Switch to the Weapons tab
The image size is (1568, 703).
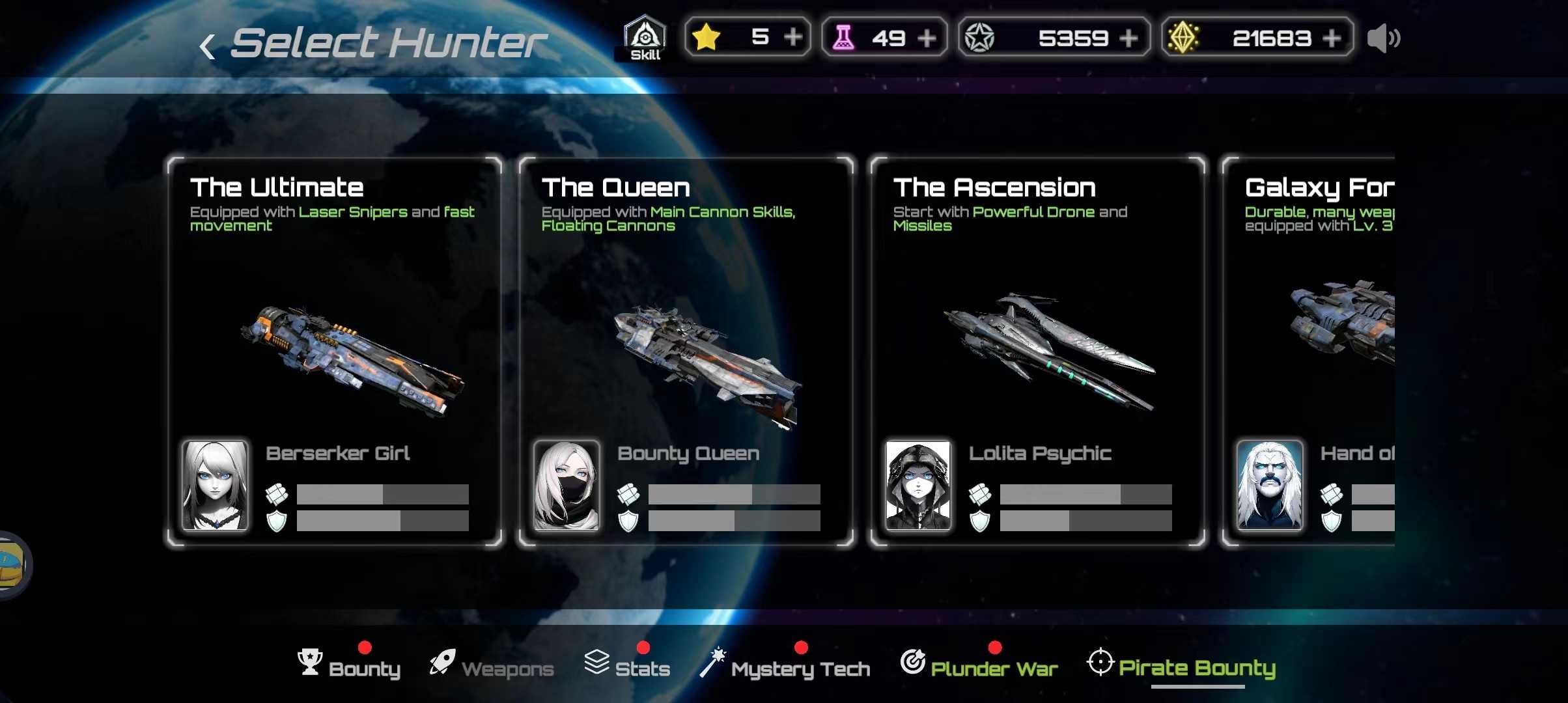coord(492,667)
